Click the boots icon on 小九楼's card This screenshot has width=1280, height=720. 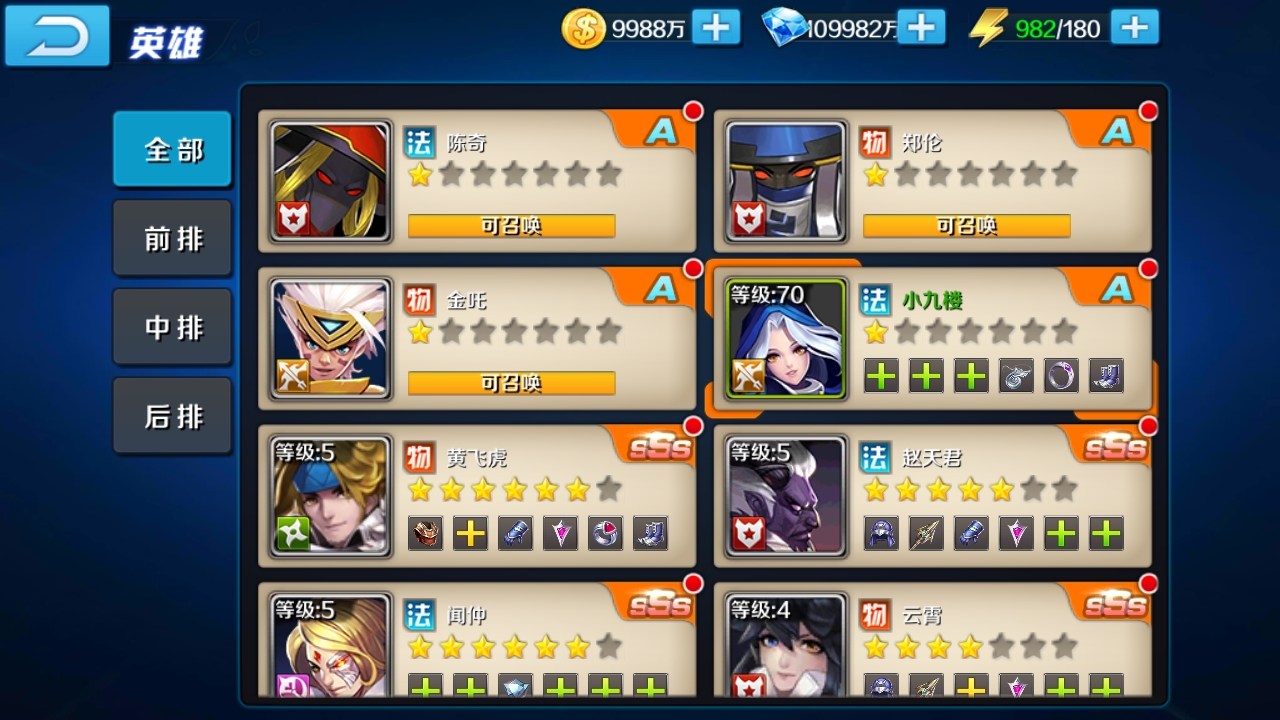1105,375
